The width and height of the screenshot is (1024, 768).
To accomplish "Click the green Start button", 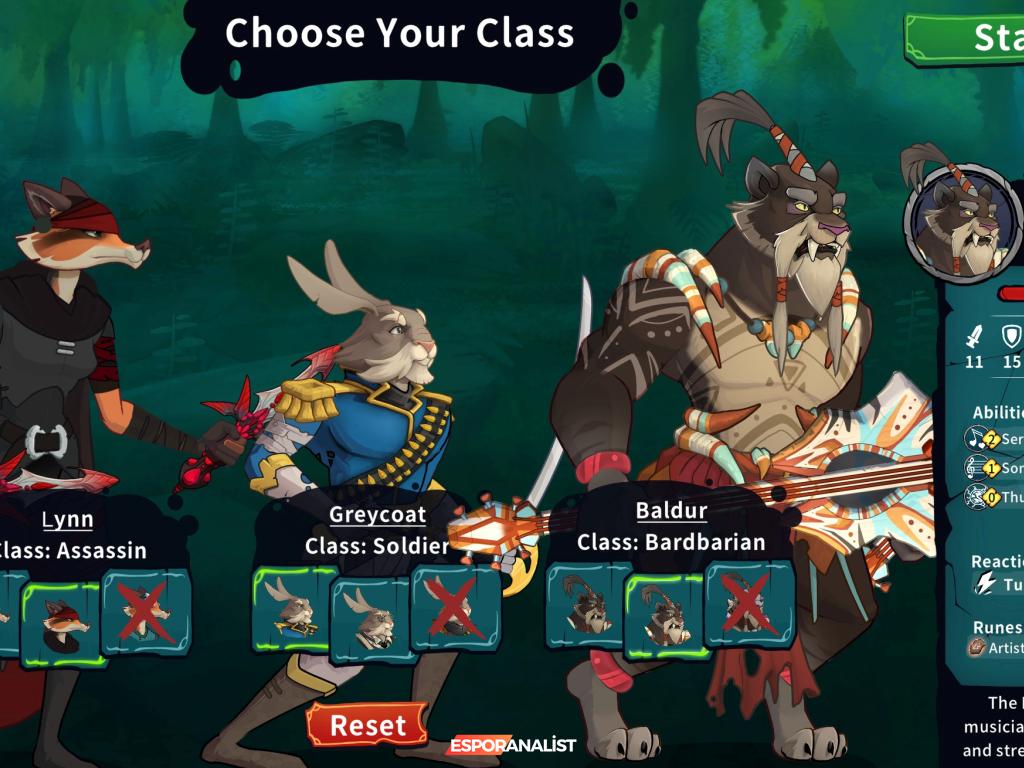I will coord(968,38).
